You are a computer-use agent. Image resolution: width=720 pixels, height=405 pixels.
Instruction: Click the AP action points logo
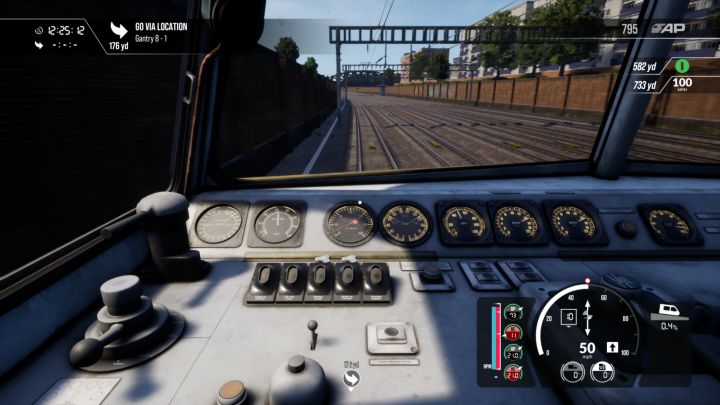[x=669, y=30]
